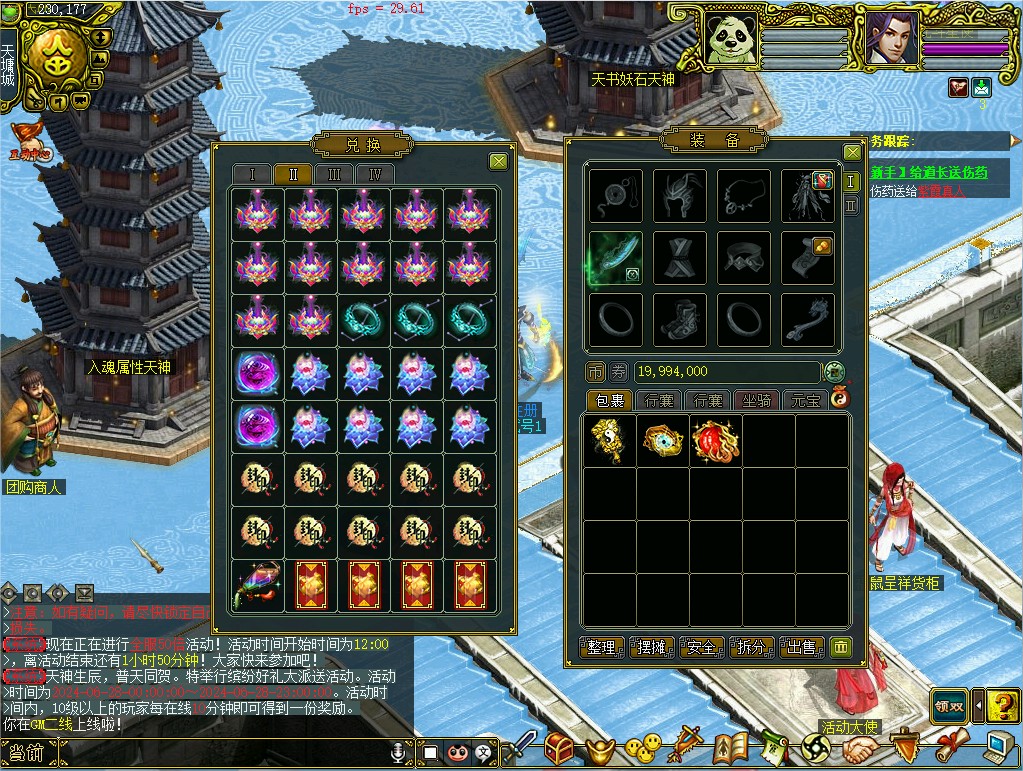The image size is (1023, 771).
Task: Click the 整理 sort button
Action: [602, 647]
